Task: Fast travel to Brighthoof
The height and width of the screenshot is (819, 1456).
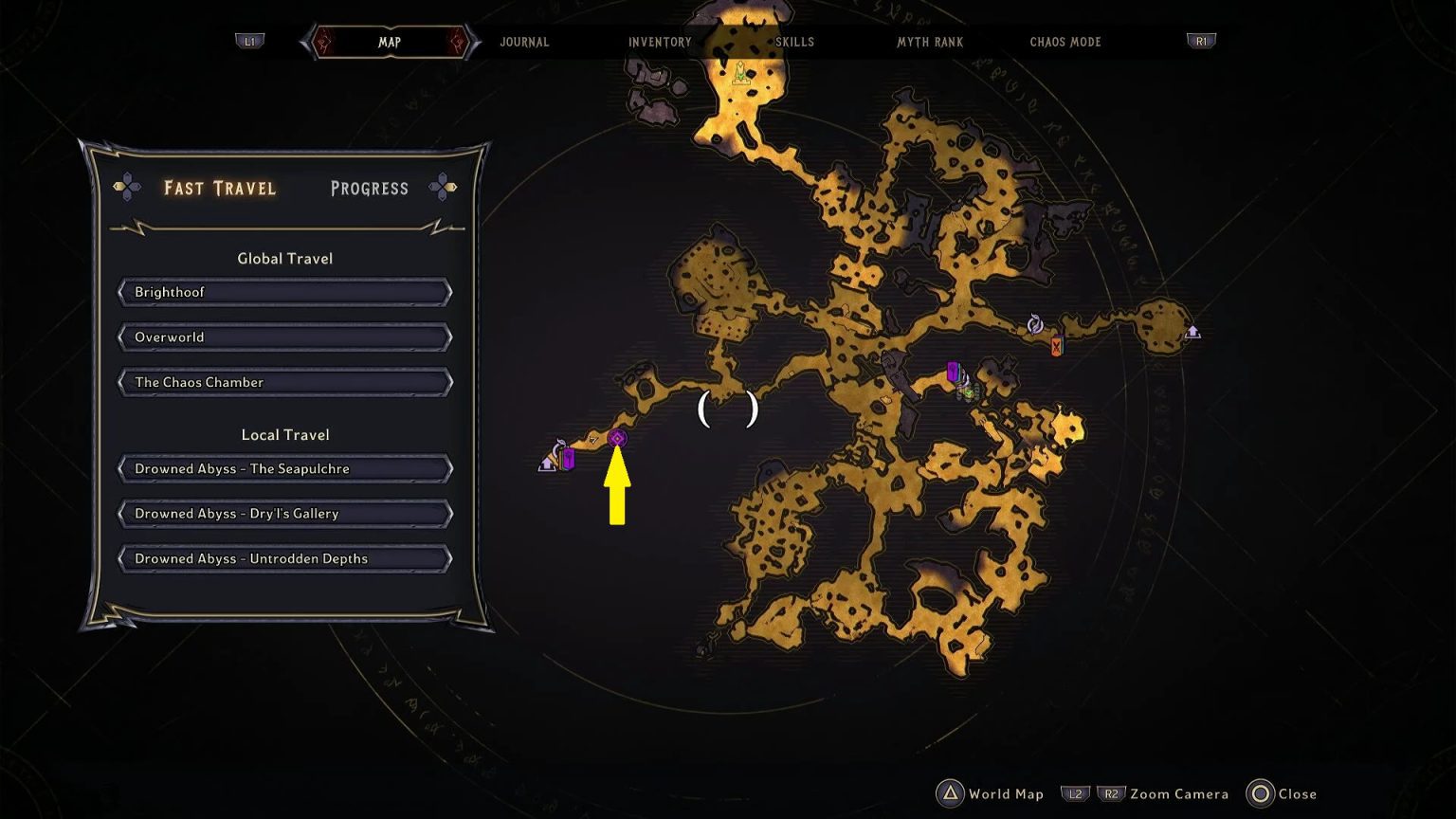Action: click(x=284, y=292)
